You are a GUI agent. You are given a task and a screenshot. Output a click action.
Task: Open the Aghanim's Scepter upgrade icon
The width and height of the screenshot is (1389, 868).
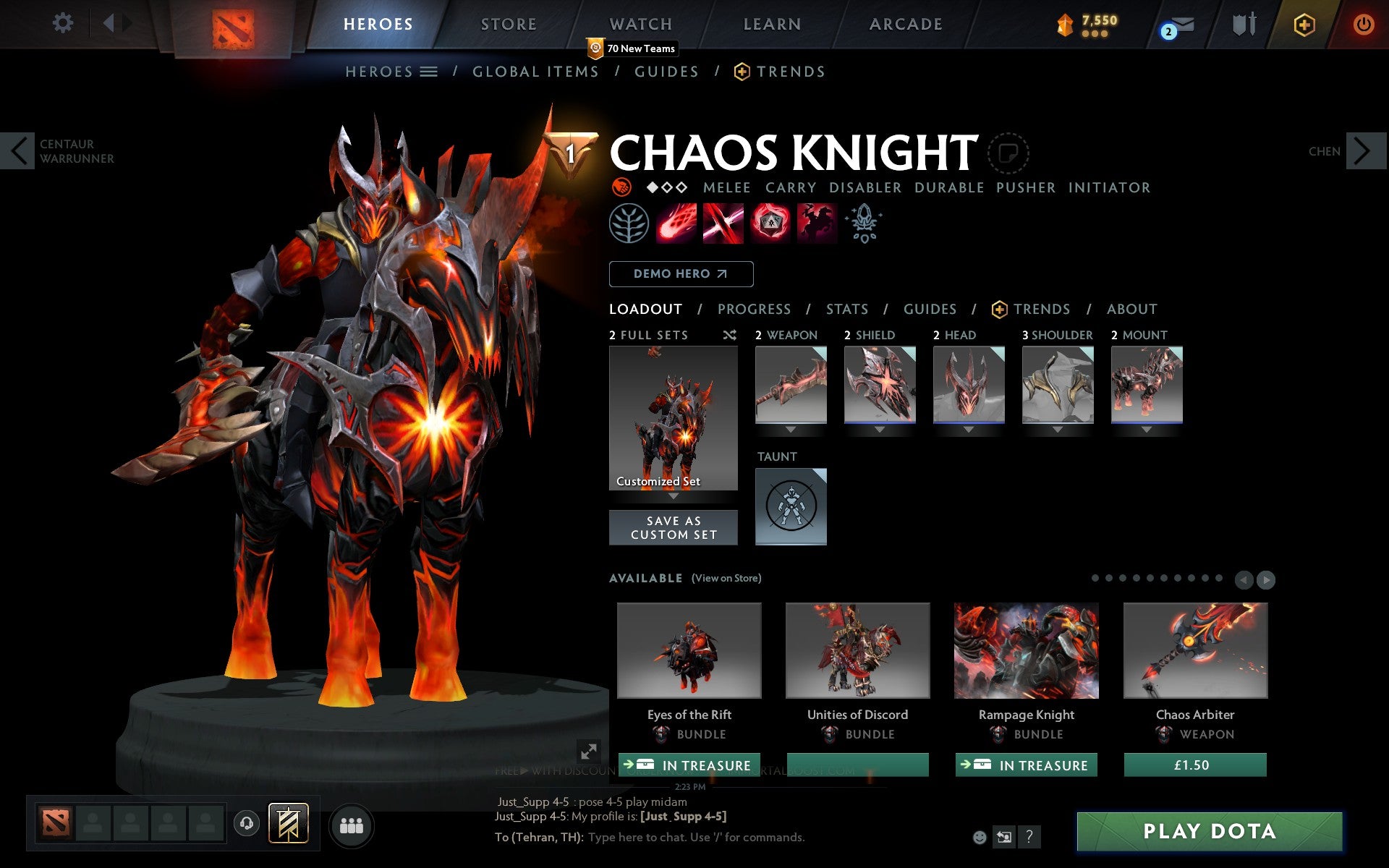865,224
